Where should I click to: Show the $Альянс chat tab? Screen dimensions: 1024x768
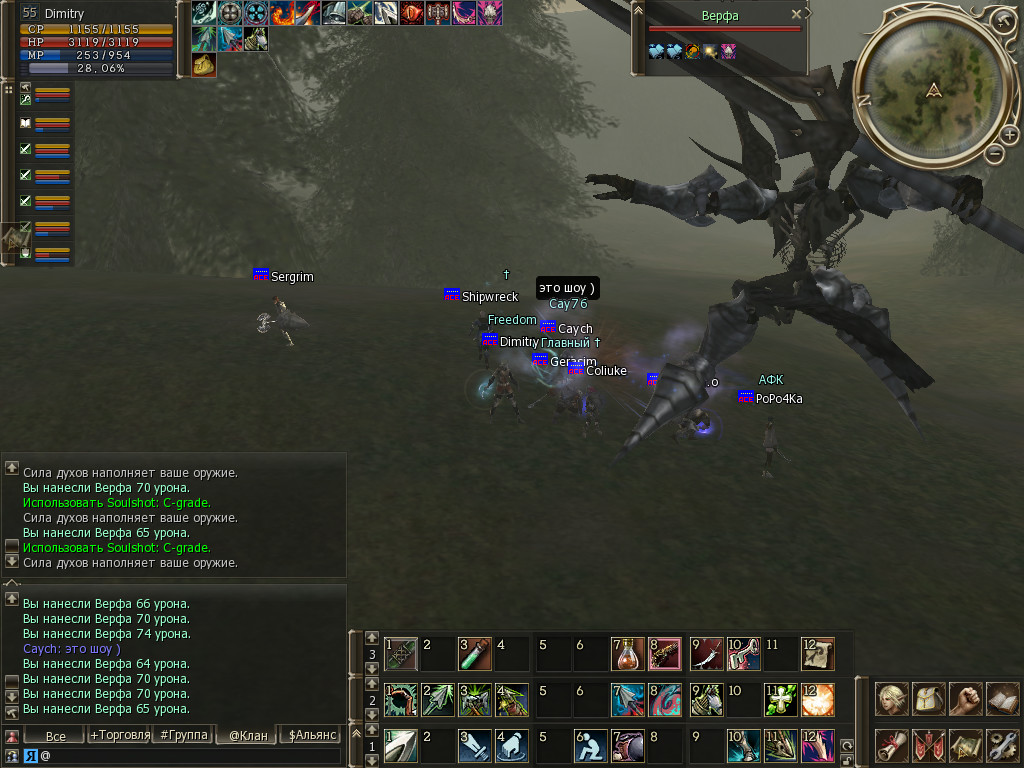[x=311, y=736]
